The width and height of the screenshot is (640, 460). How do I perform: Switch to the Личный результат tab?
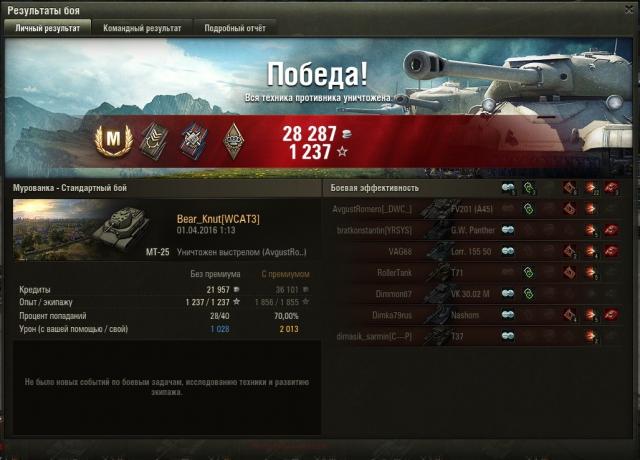click(x=49, y=29)
